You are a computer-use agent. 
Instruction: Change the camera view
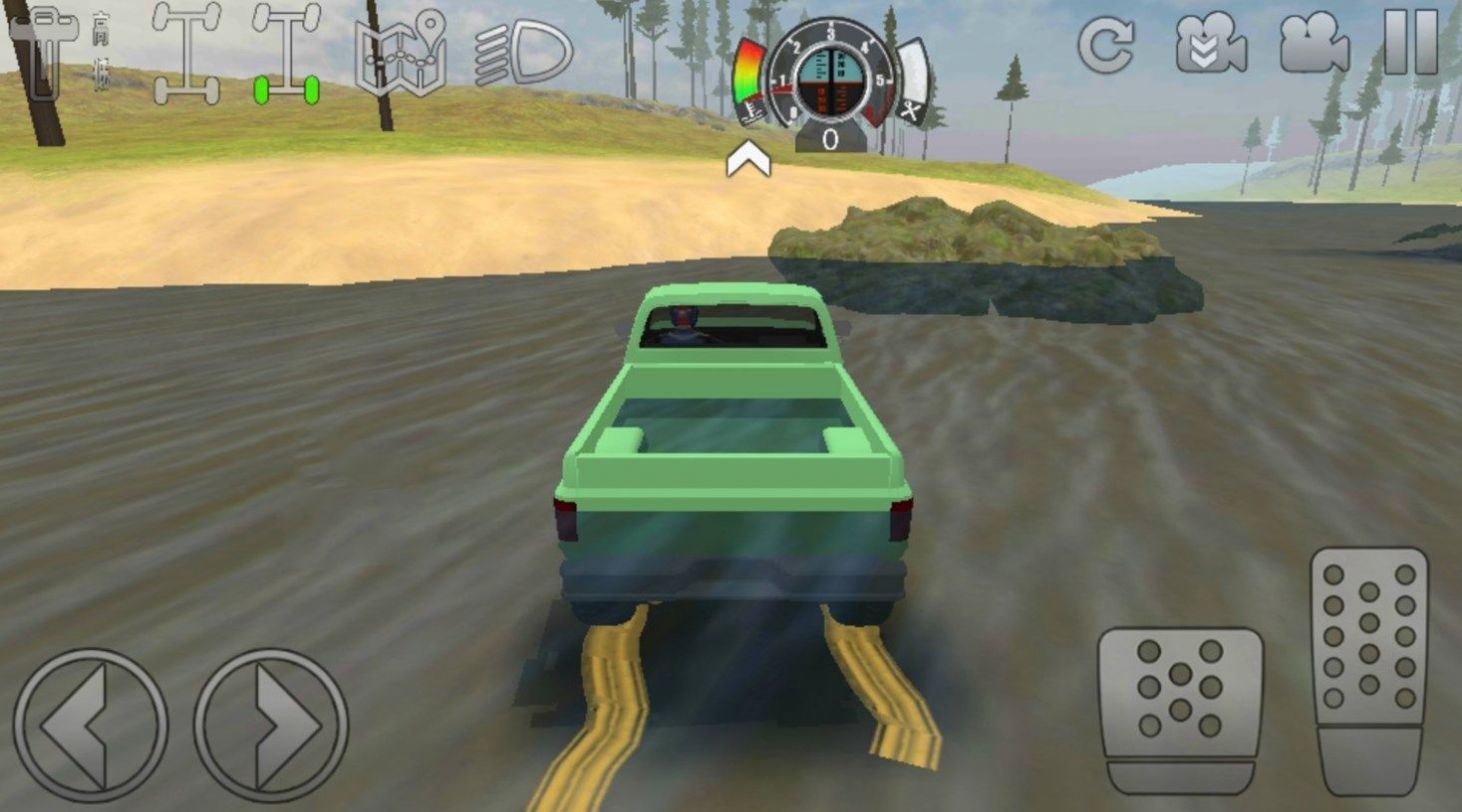tap(1314, 44)
